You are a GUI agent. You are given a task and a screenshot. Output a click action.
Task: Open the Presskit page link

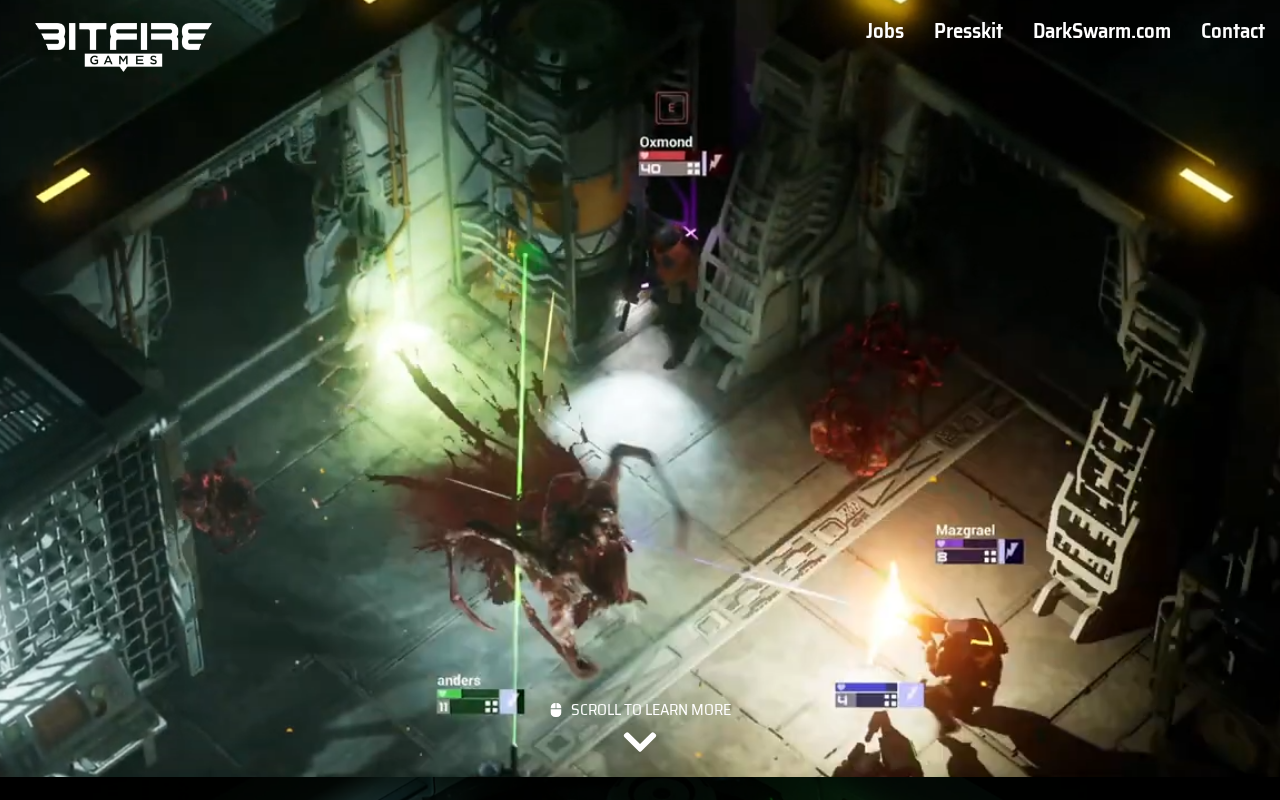click(968, 31)
